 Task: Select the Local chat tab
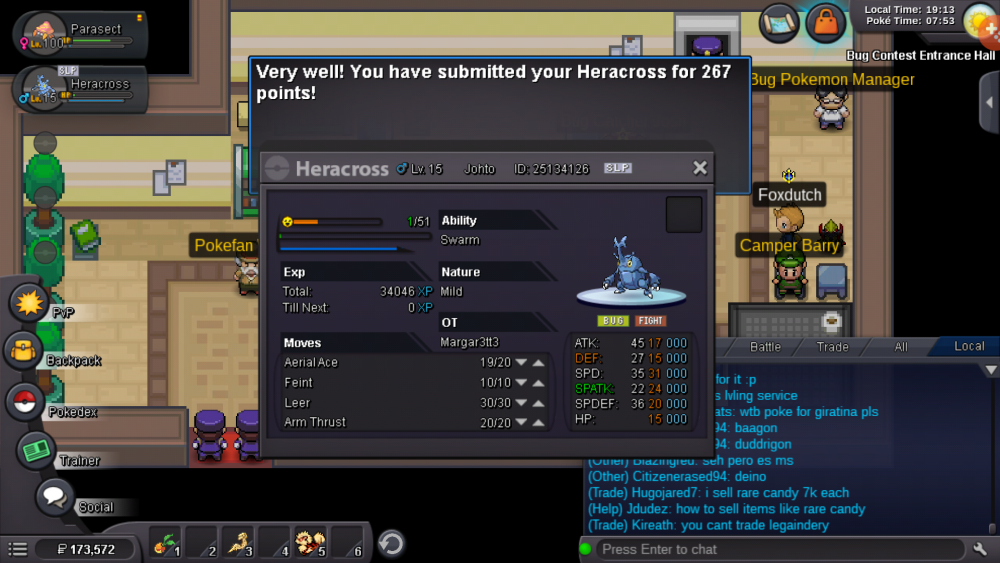click(x=968, y=347)
